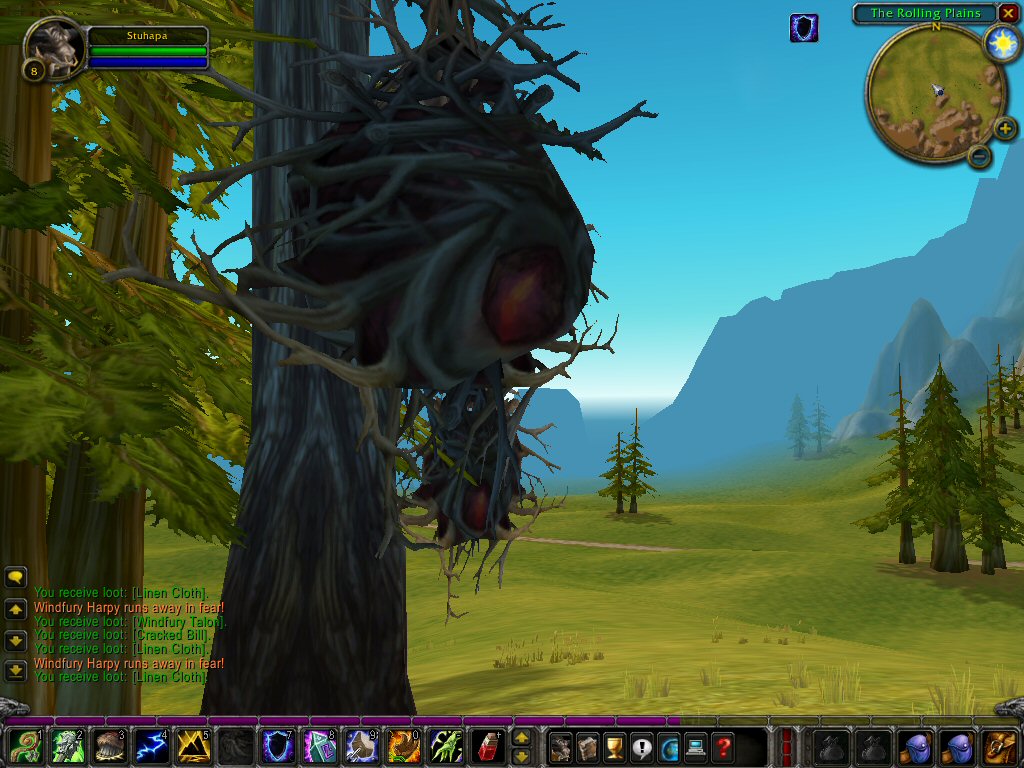This screenshot has width=1024, height=768.
Task: Open the character info micro button
Action: click(x=562, y=747)
